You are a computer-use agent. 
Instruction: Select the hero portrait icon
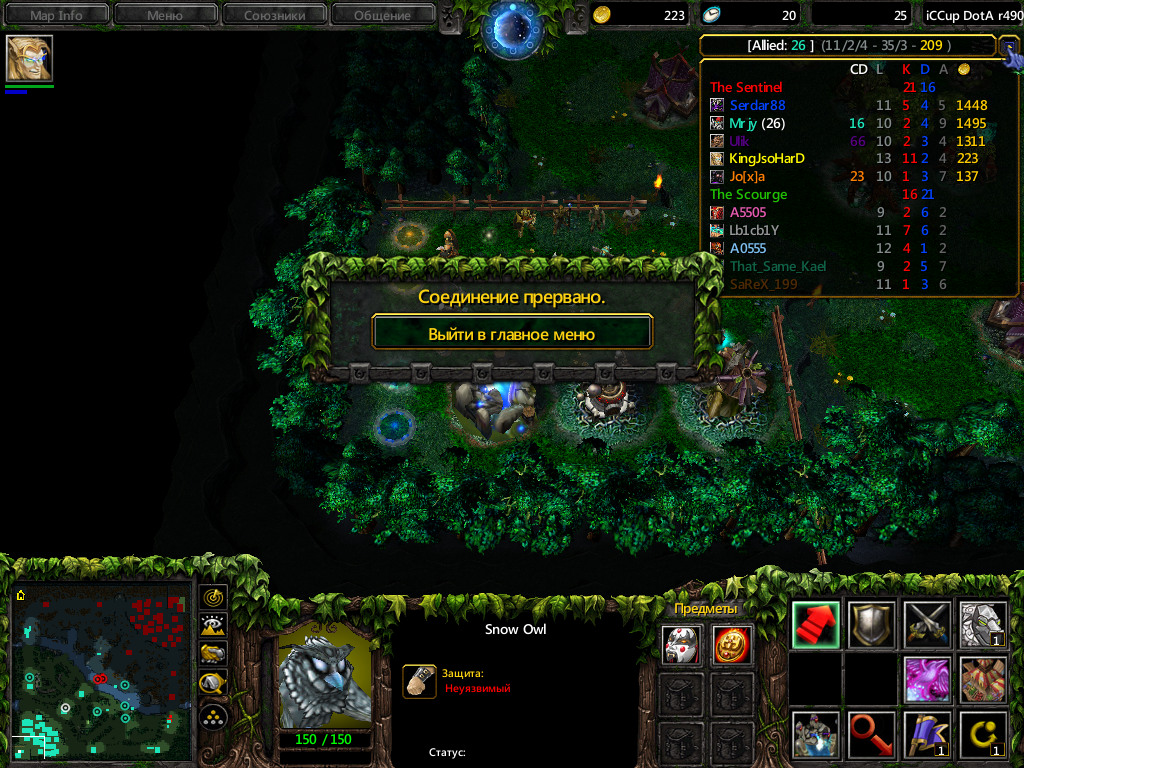29,59
